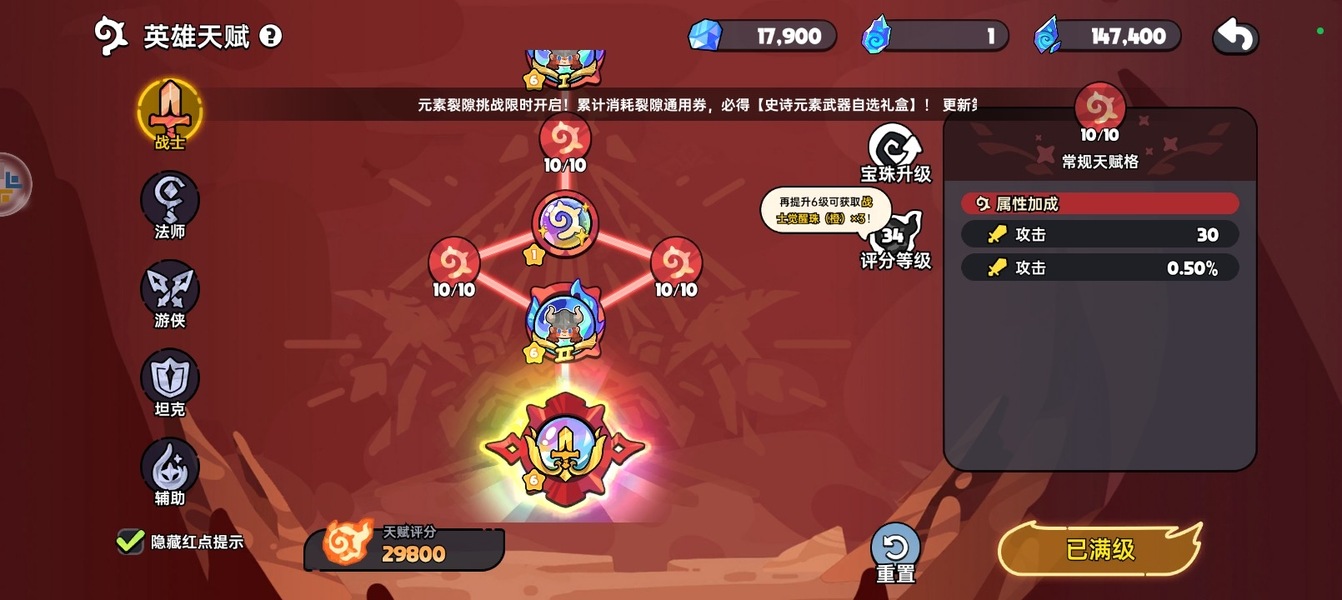This screenshot has width=1342, height=600.
Task: Click the 重置 reset button
Action: coord(895,549)
